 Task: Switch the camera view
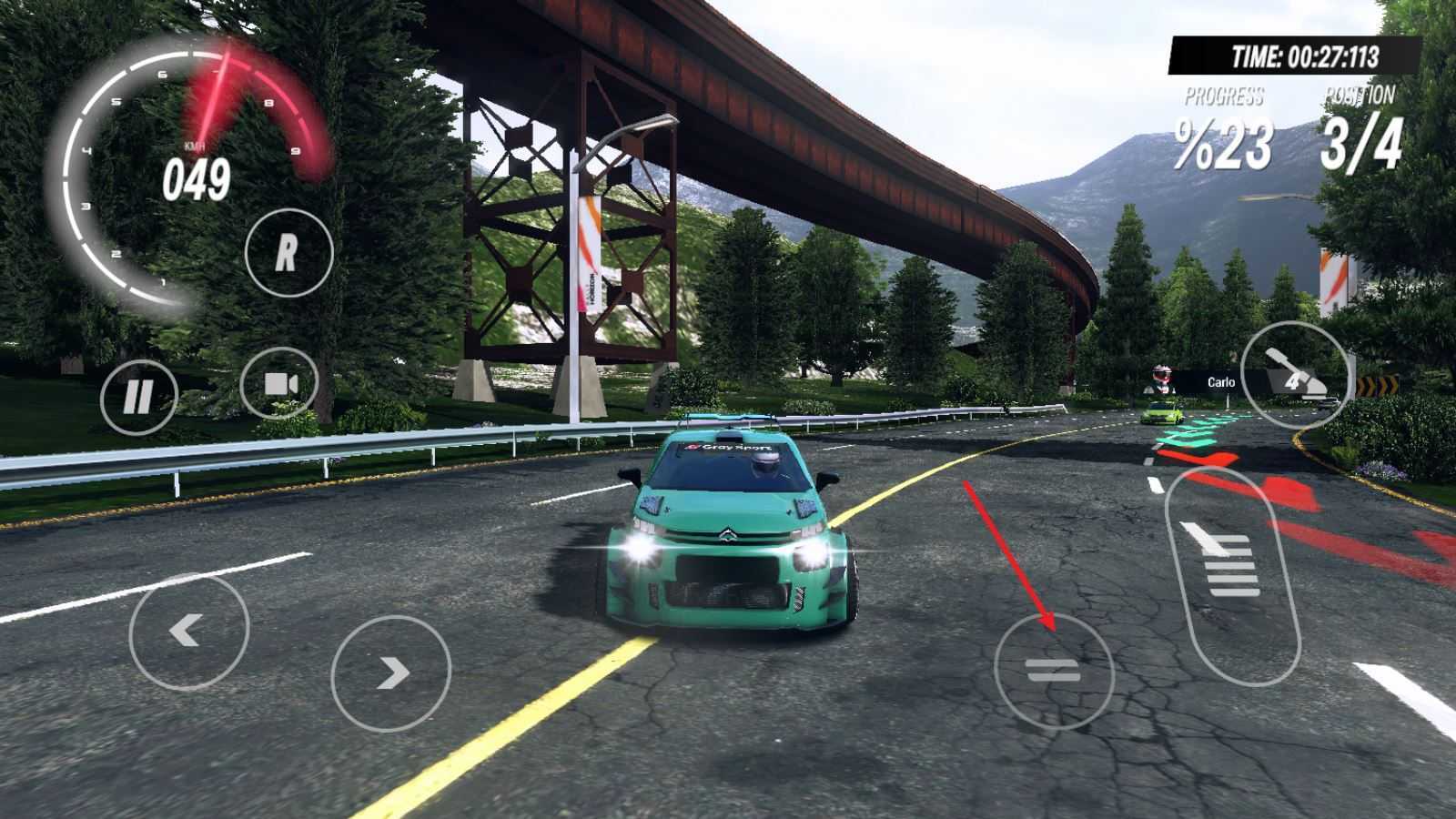pos(279,383)
